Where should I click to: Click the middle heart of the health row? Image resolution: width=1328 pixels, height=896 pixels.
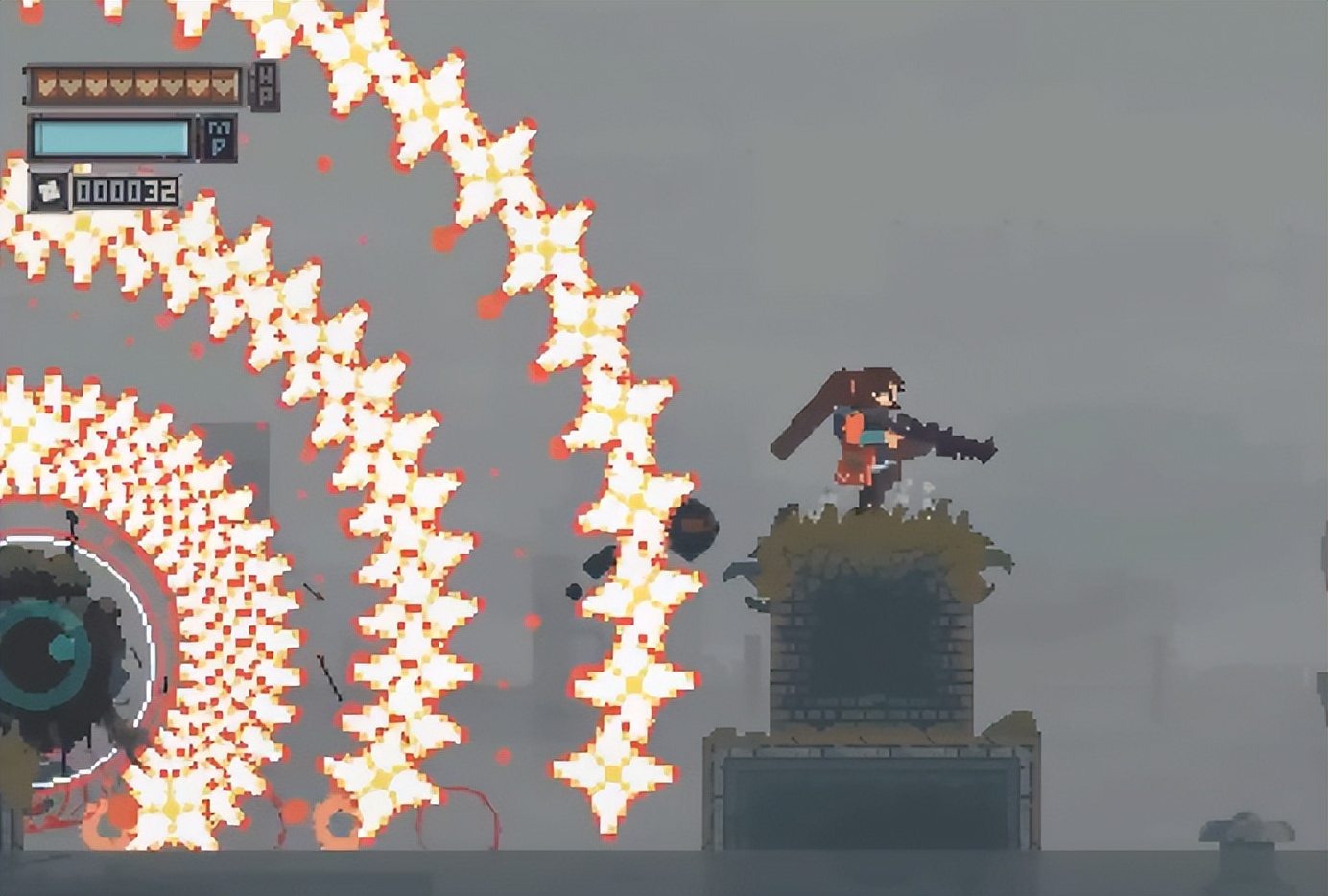pos(135,83)
